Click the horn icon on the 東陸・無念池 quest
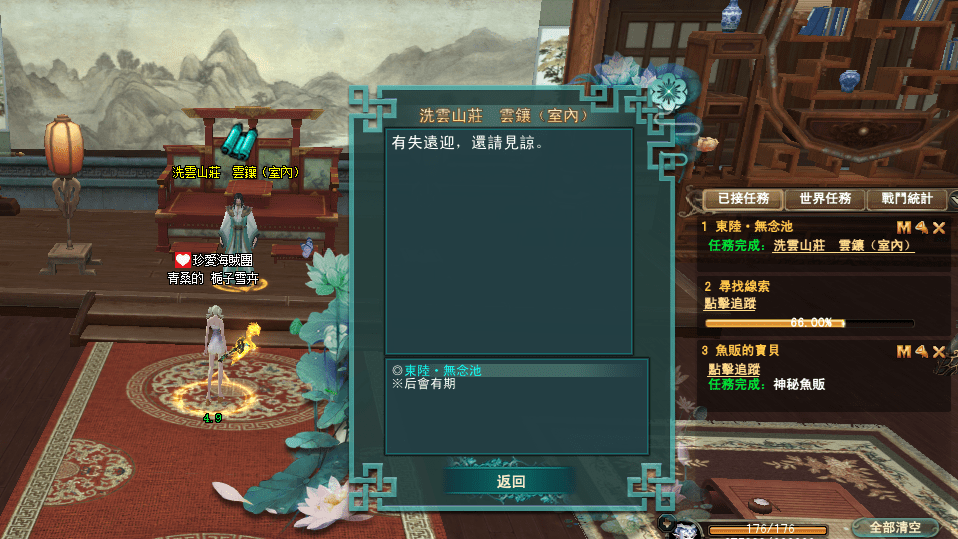Screen dimensions: 958x539 921,228
